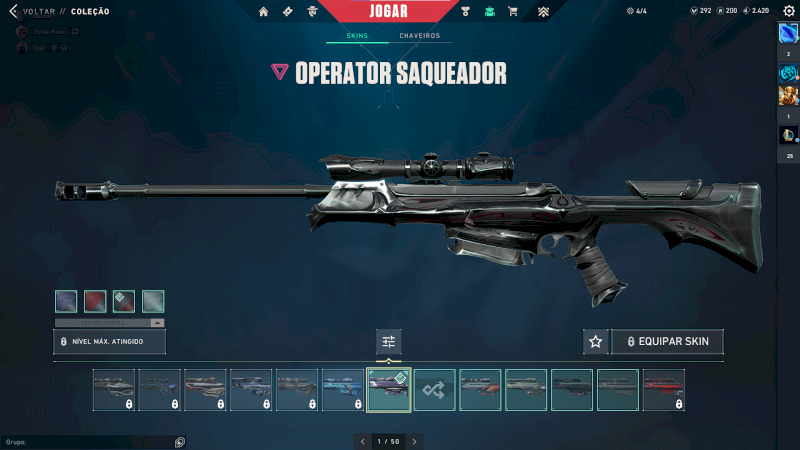
Task: Select the random shuffle skin tile
Action: 435,390
